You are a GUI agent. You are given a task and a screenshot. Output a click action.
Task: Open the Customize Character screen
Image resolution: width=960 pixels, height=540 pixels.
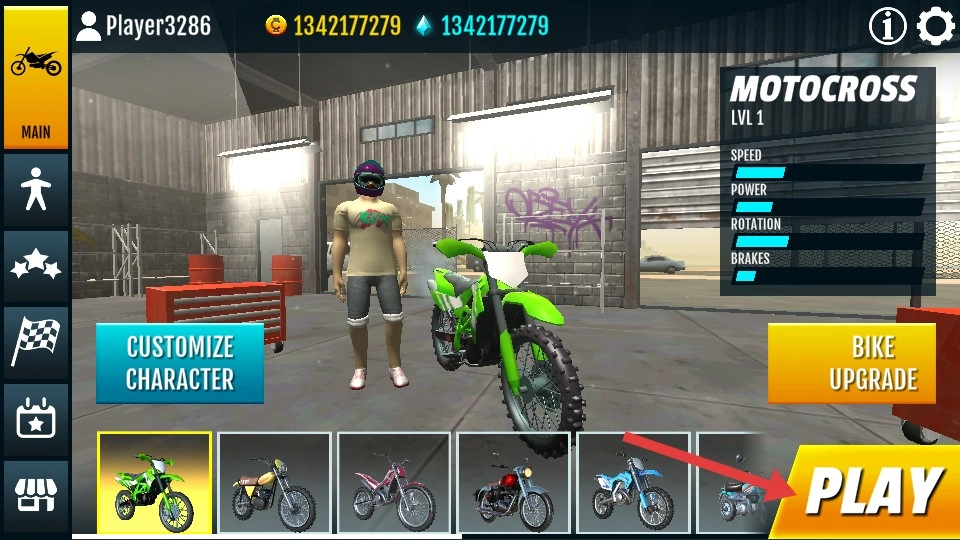coord(180,363)
